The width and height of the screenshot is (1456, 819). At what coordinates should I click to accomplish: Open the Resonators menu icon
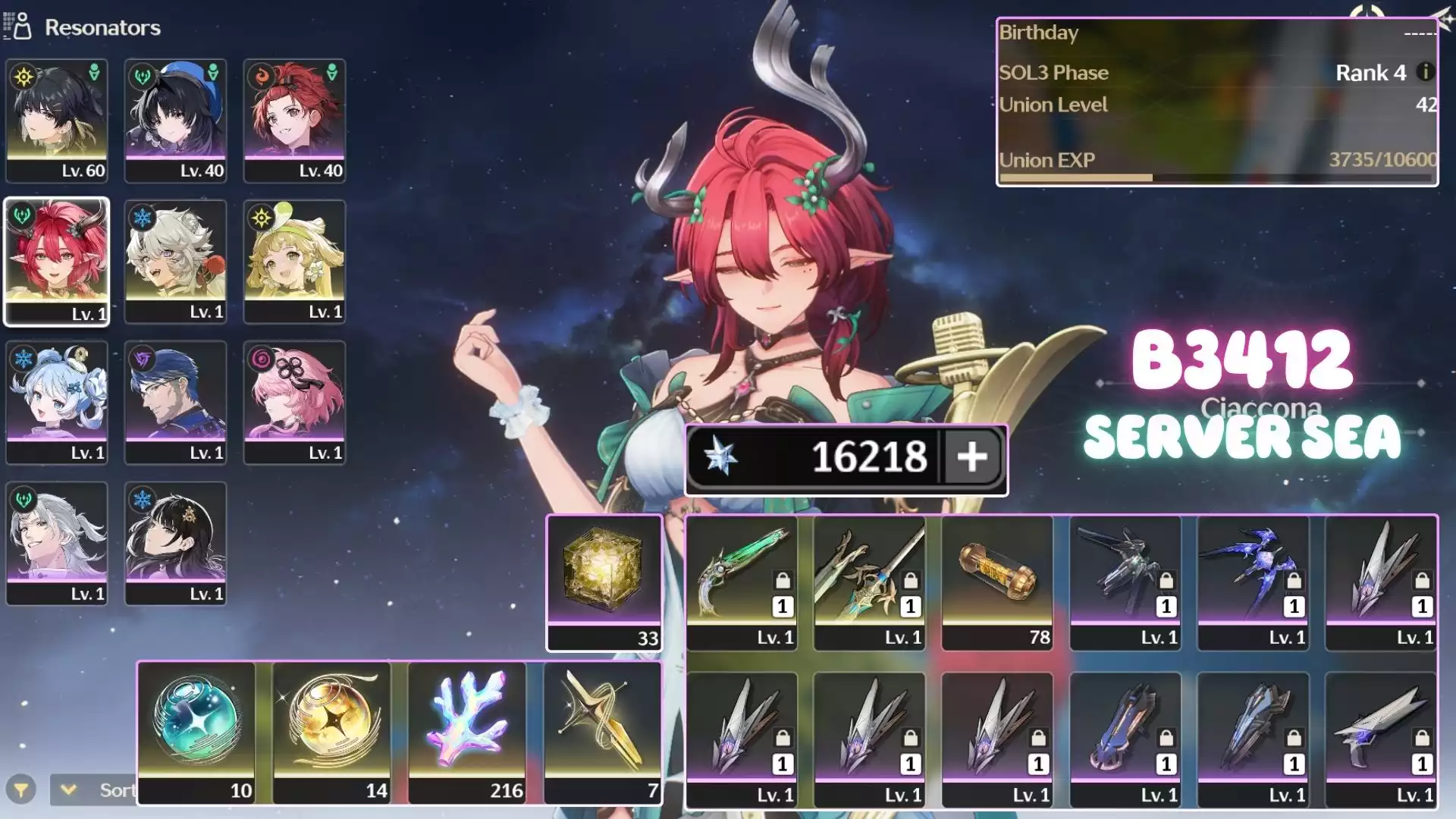[x=18, y=27]
